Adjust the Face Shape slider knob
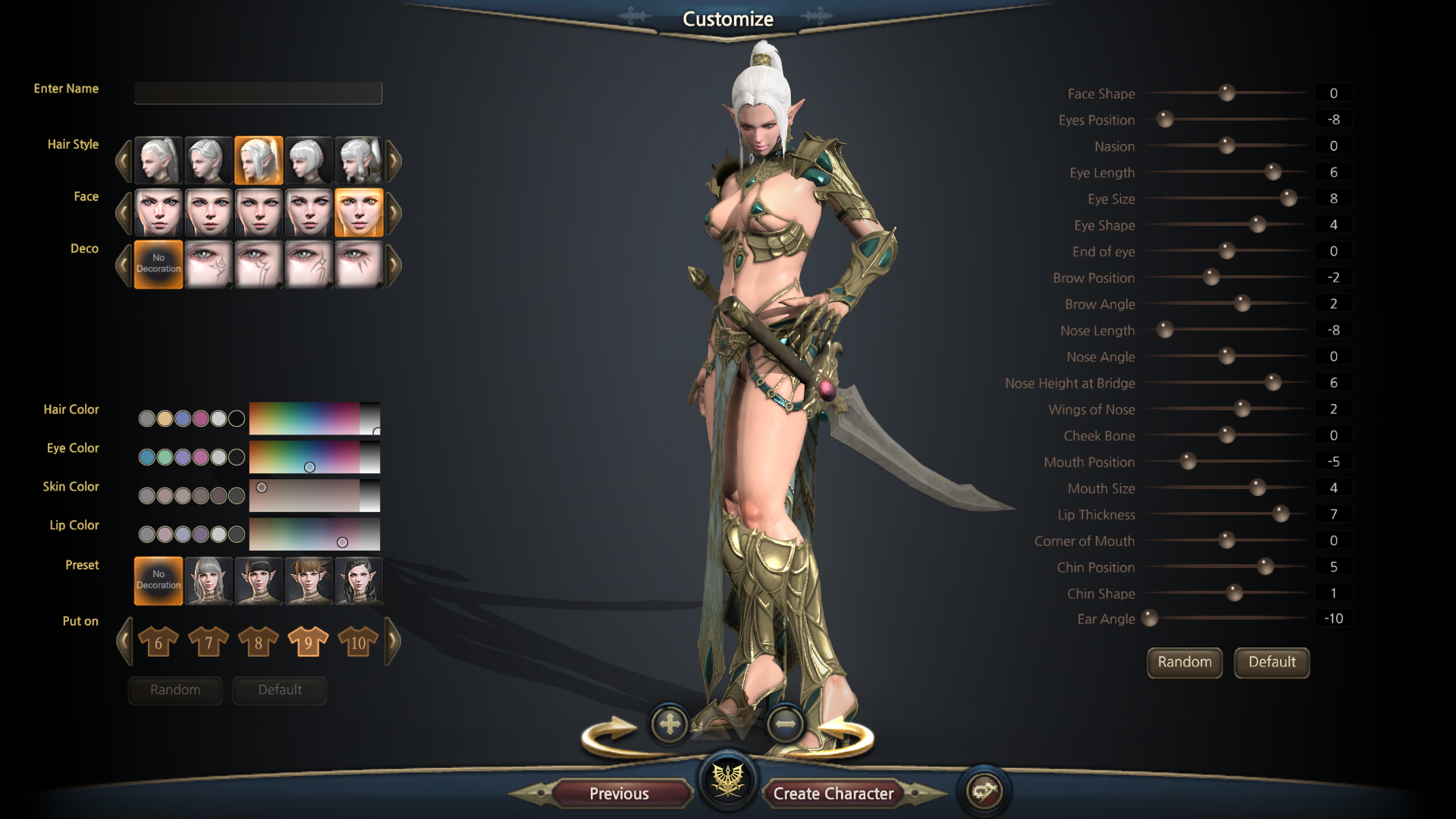The width and height of the screenshot is (1456, 819). point(1226,93)
